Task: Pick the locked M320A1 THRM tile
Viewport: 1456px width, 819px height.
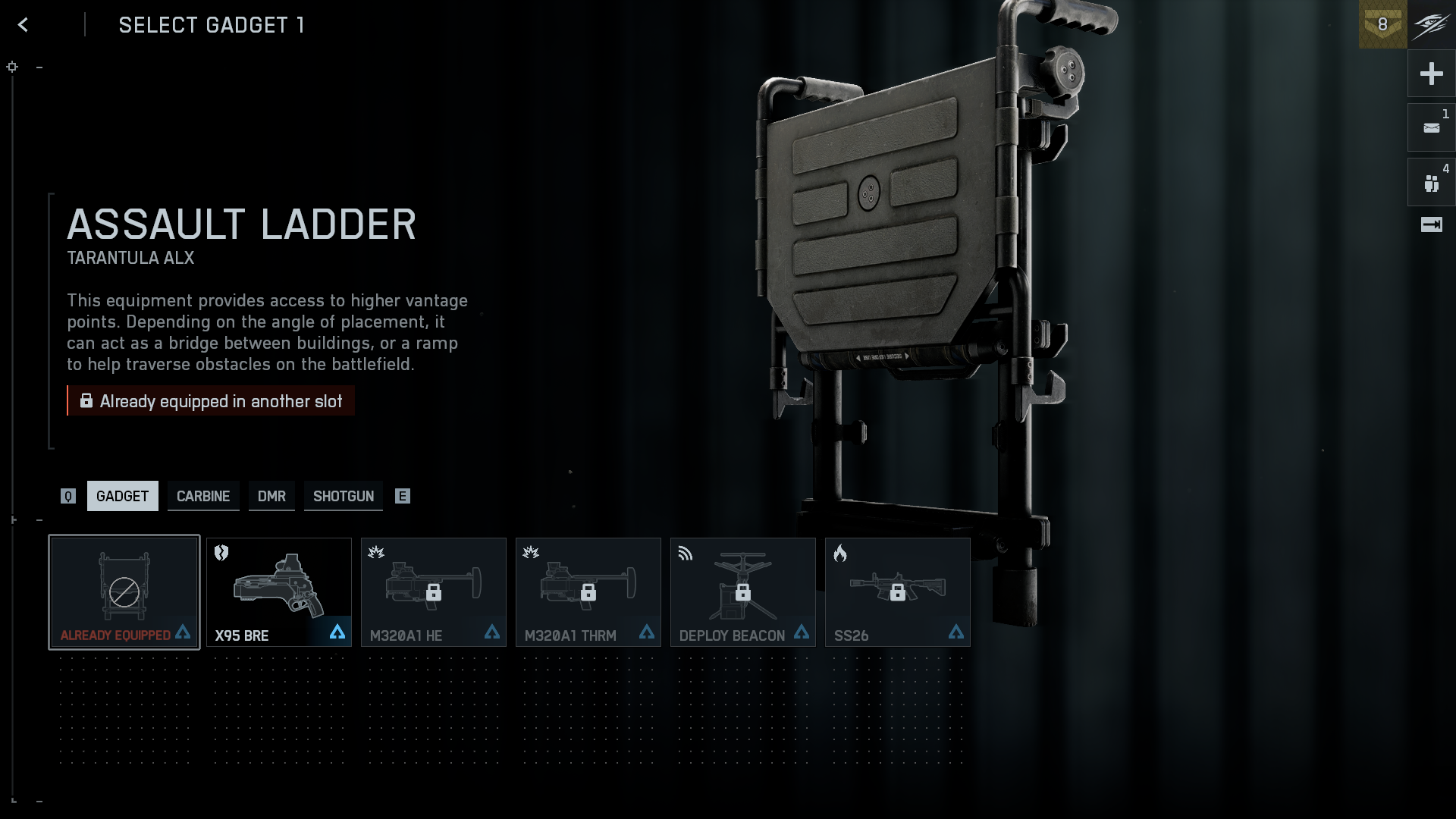Action: coord(588,592)
